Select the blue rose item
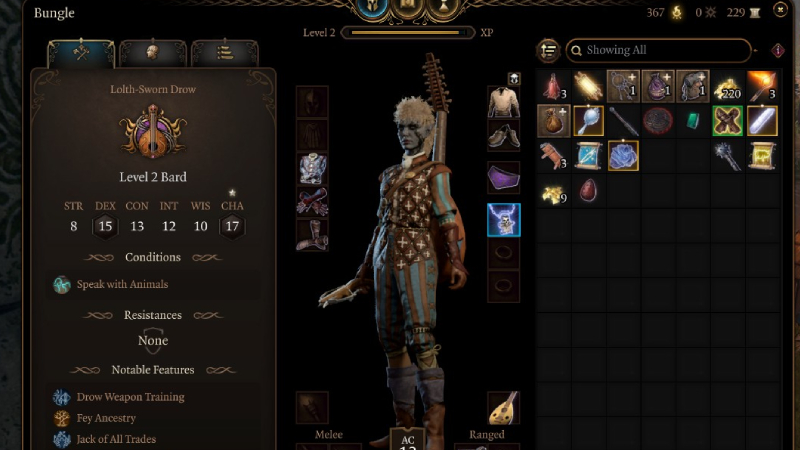The height and width of the screenshot is (450, 800). [622, 155]
